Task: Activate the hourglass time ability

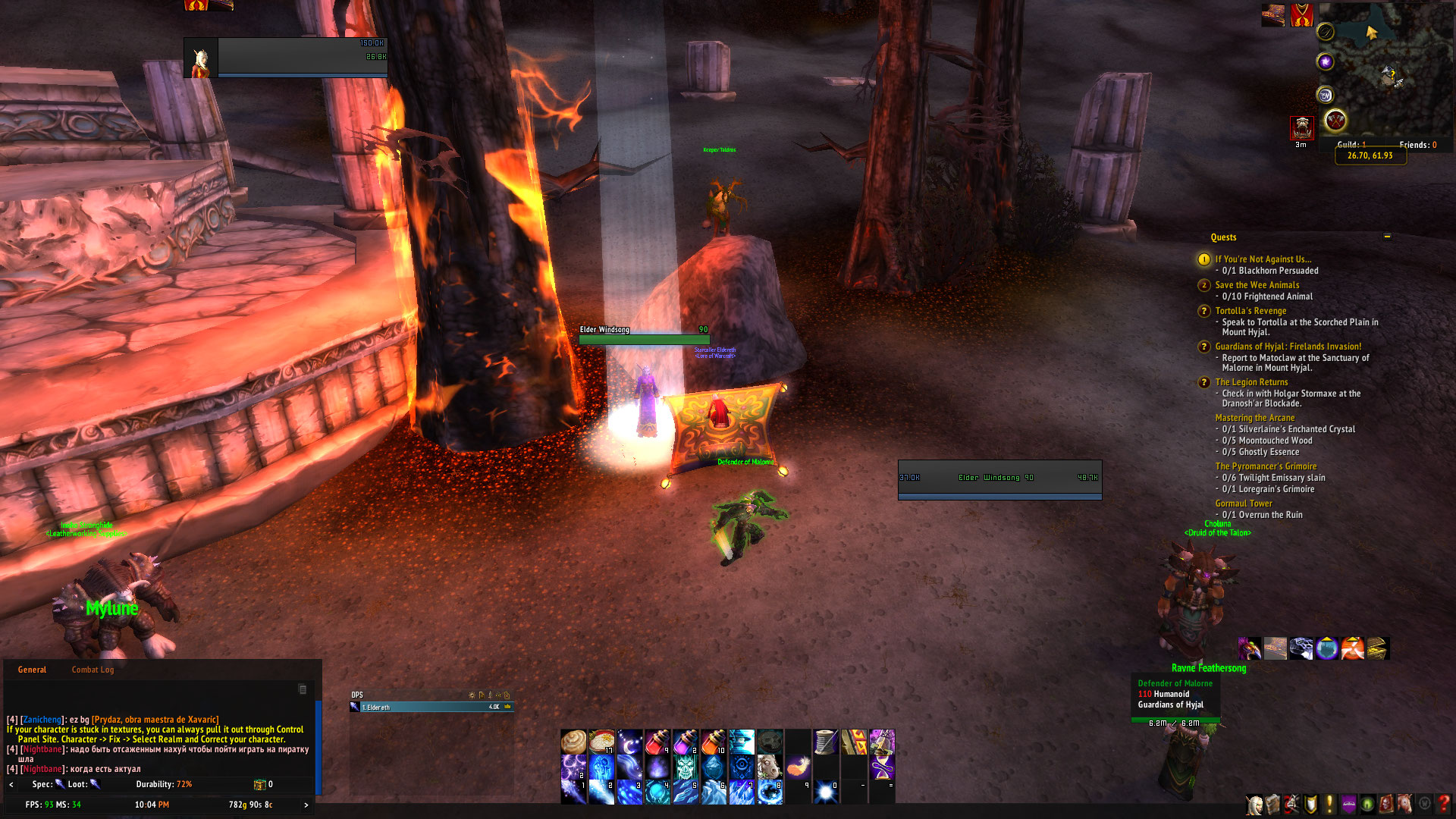Action: pos(882,767)
